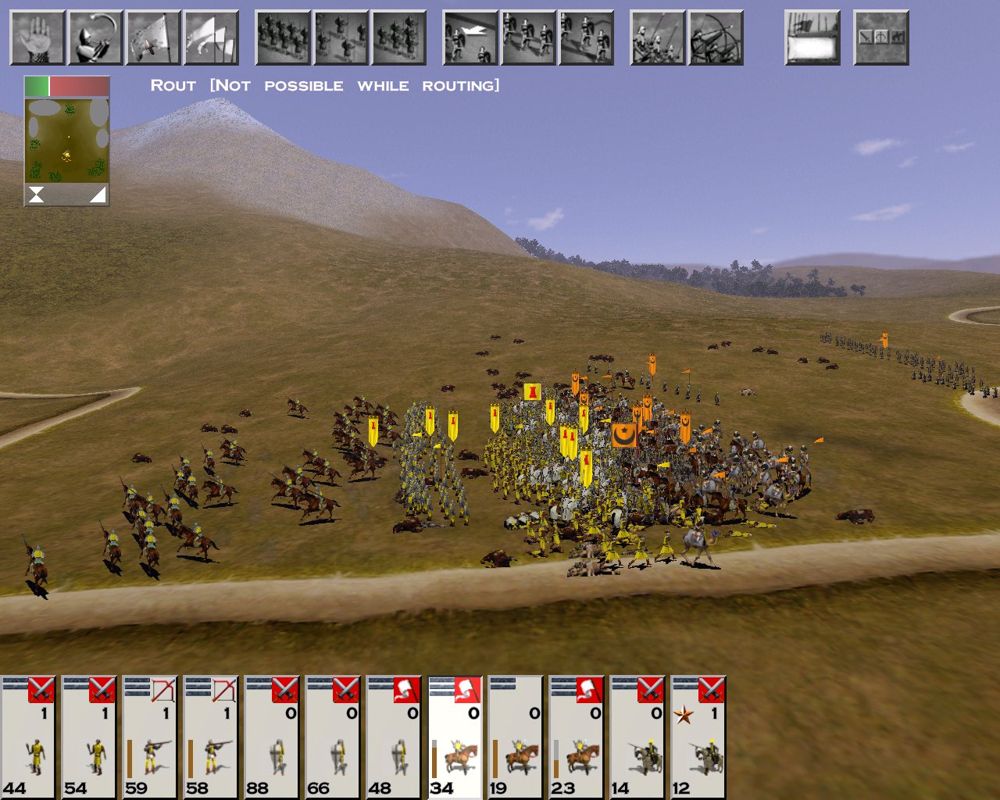The image size is (1000, 800).
Task: Click the raised hand halt button
Action: pos(37,37)
